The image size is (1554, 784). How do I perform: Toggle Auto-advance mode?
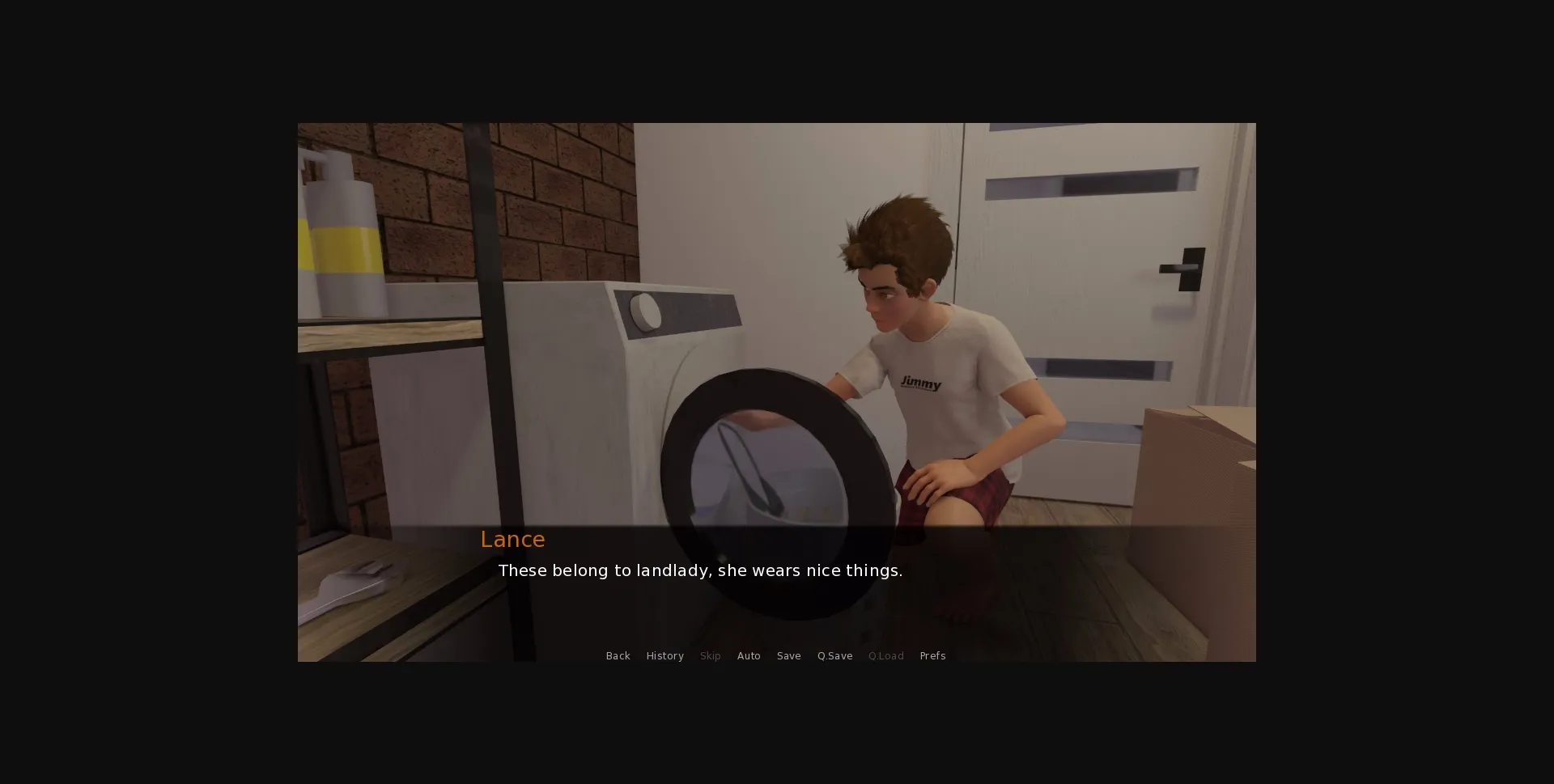coord(749,655)
